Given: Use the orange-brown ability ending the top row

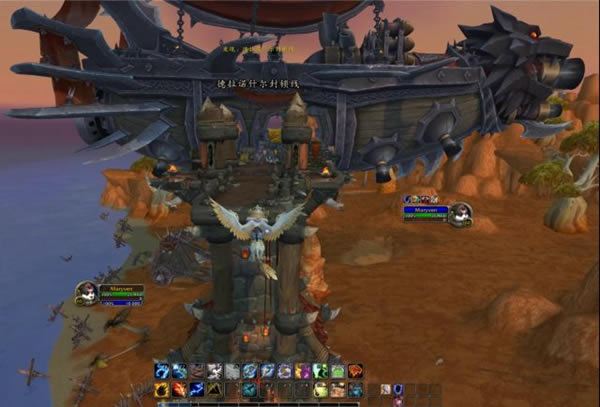Looking at the screenshot, I should point(354,371).
